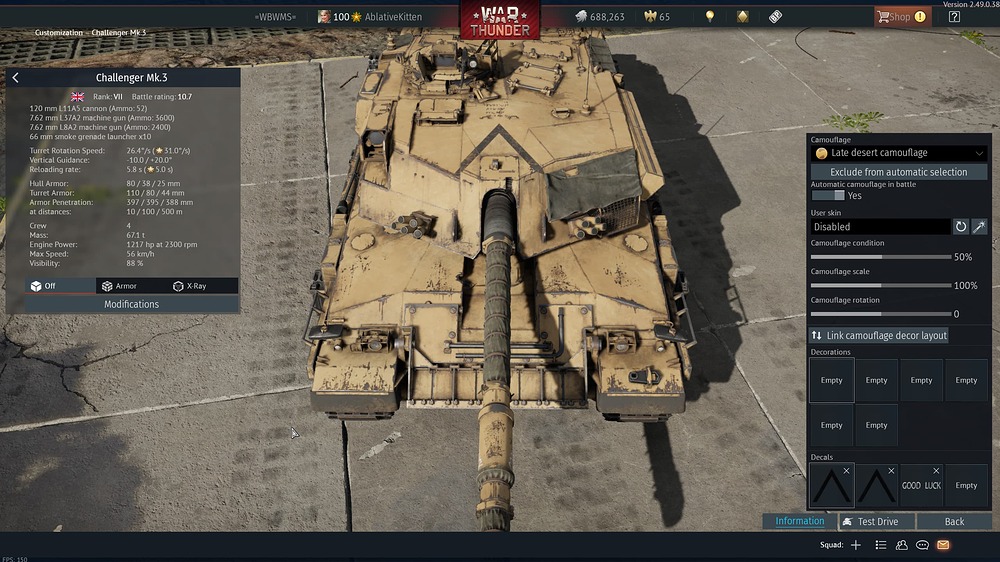The image size is (1000, 562).
Task: Start a Test Drive
Action: click(x=870, y=521)
